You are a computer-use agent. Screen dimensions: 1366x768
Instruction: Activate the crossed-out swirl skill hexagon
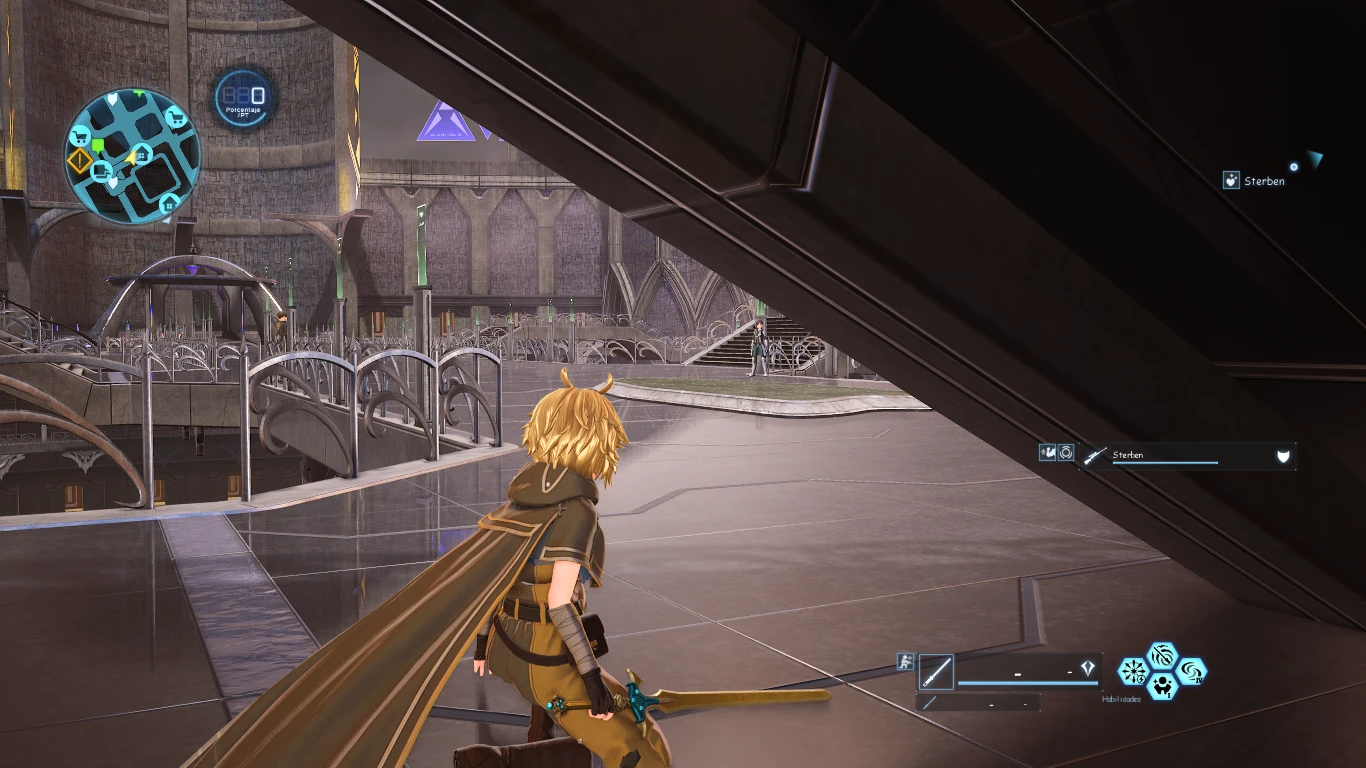click(x=1162, y=657)
